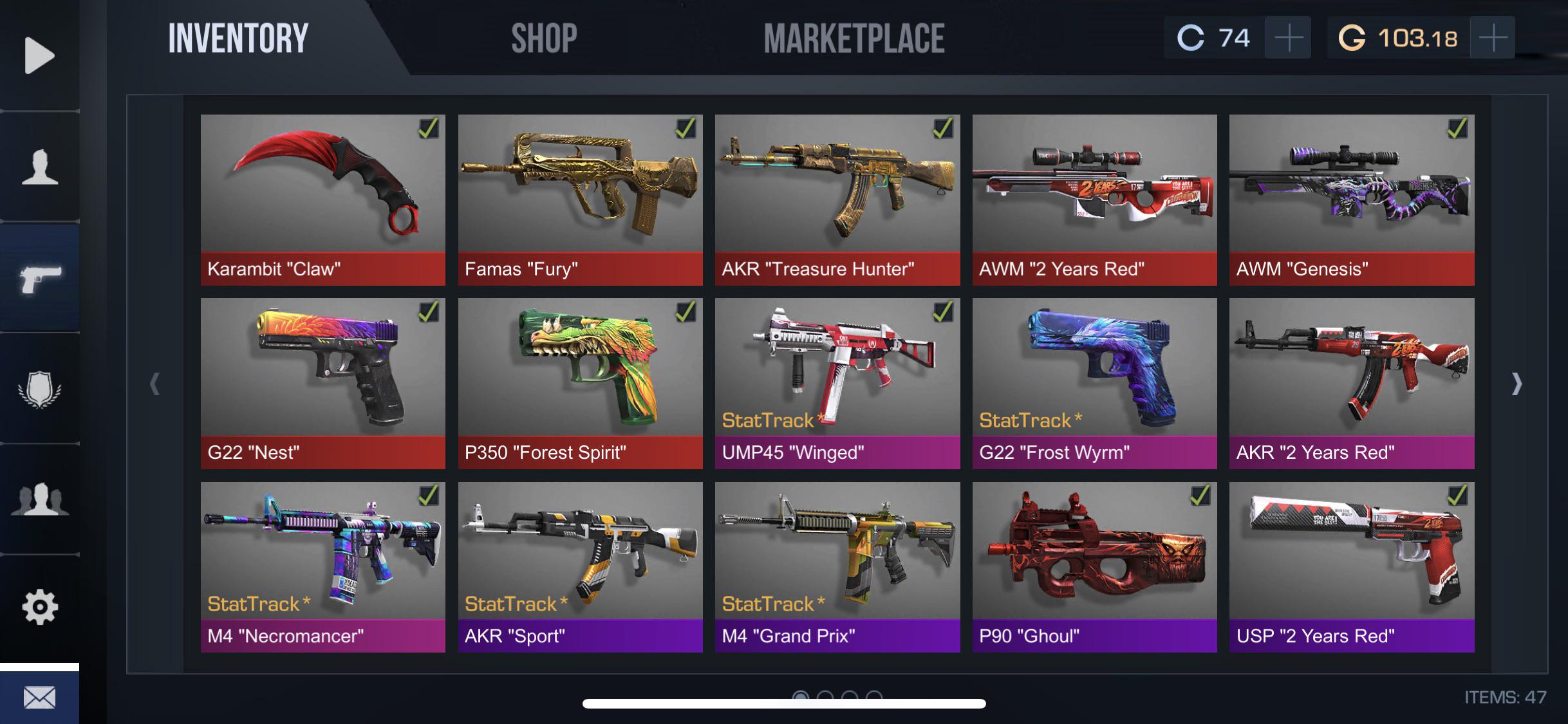Viewport: 1568px width, 724px height.
Task: Buy more gold with the plus button
Action: [1493, 39]
